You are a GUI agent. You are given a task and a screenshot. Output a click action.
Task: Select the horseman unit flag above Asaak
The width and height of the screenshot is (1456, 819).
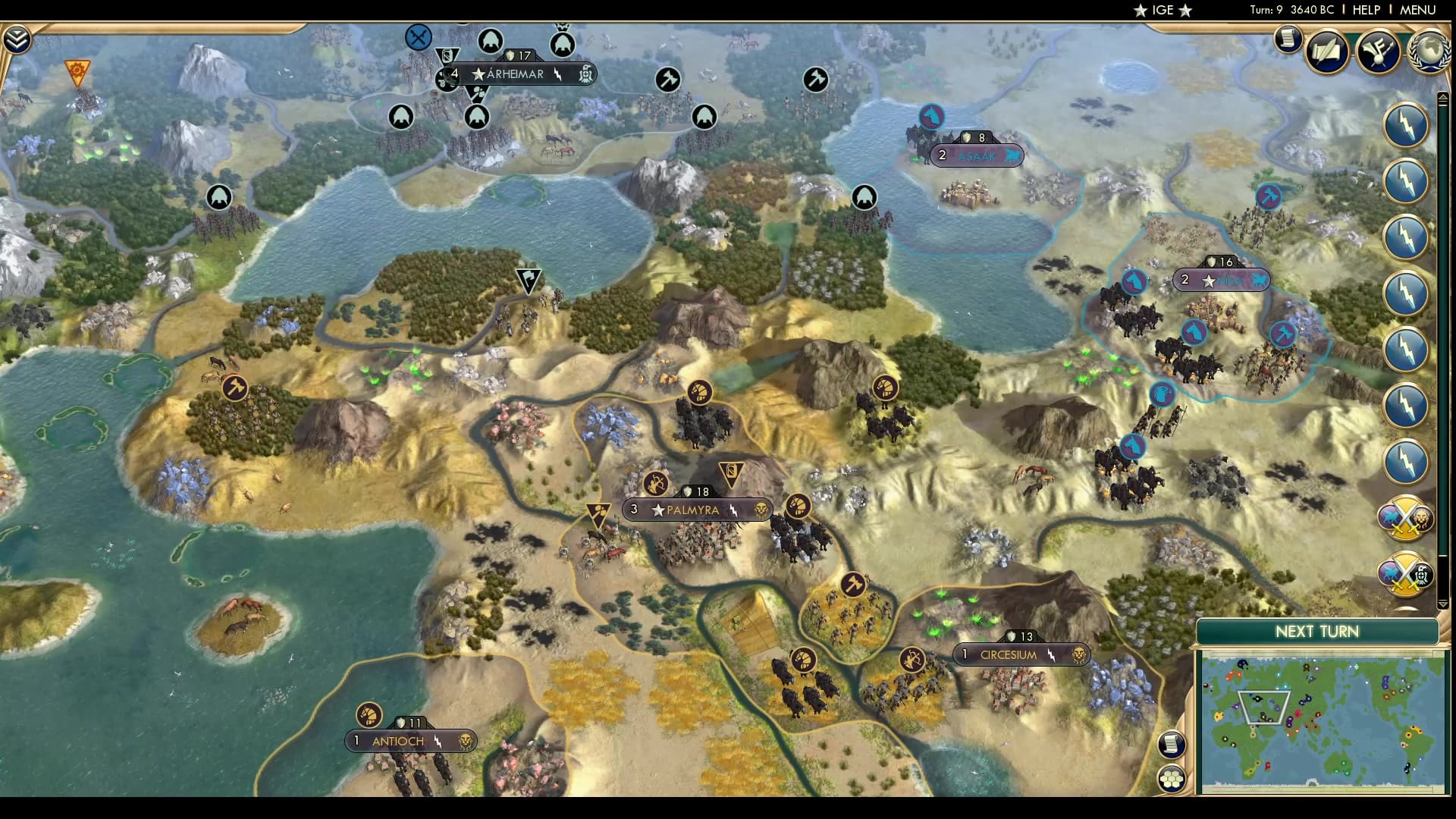(931, 115)
